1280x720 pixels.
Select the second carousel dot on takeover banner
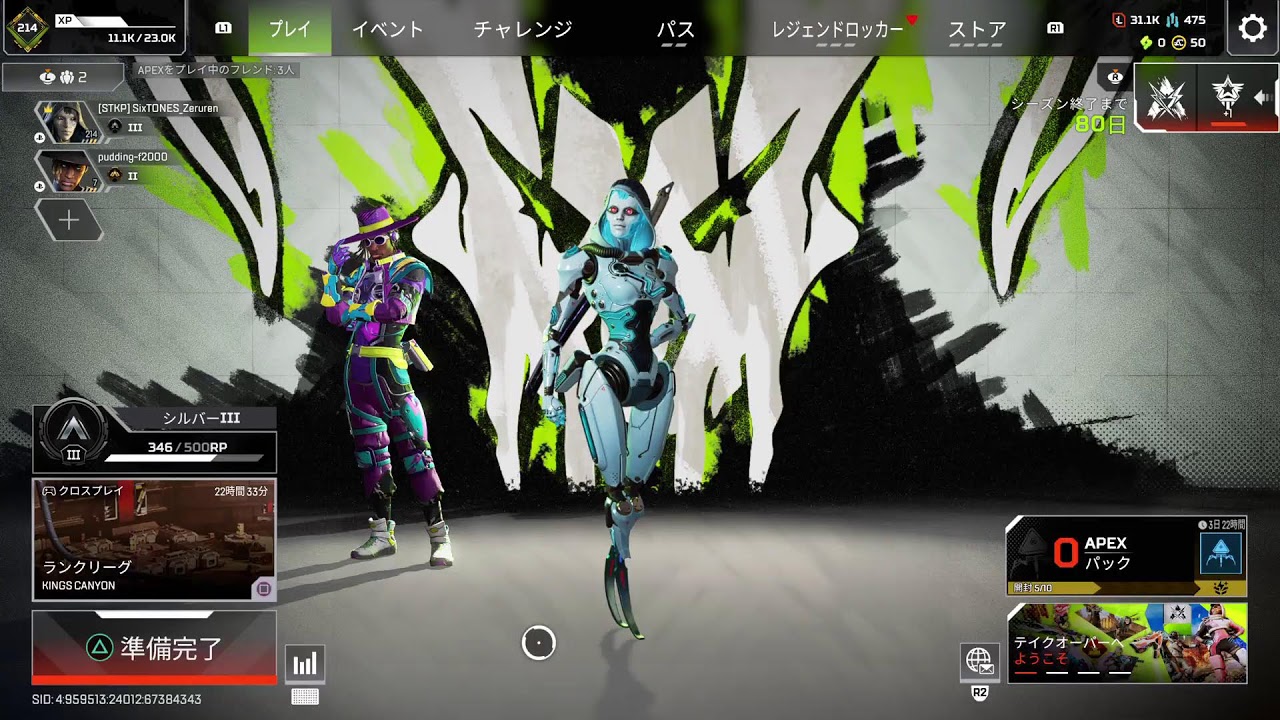coord(1057,672)
